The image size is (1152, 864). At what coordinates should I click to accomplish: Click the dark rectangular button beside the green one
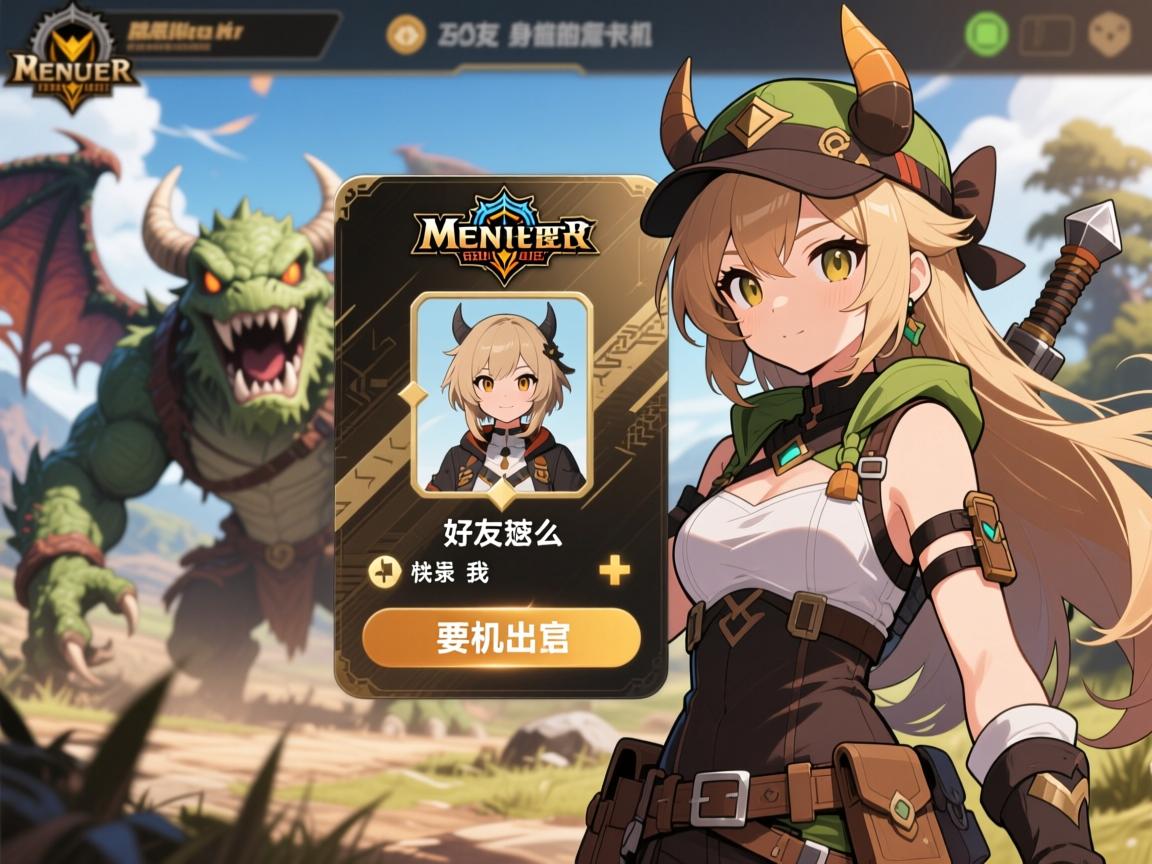(x=1047, y=35)
